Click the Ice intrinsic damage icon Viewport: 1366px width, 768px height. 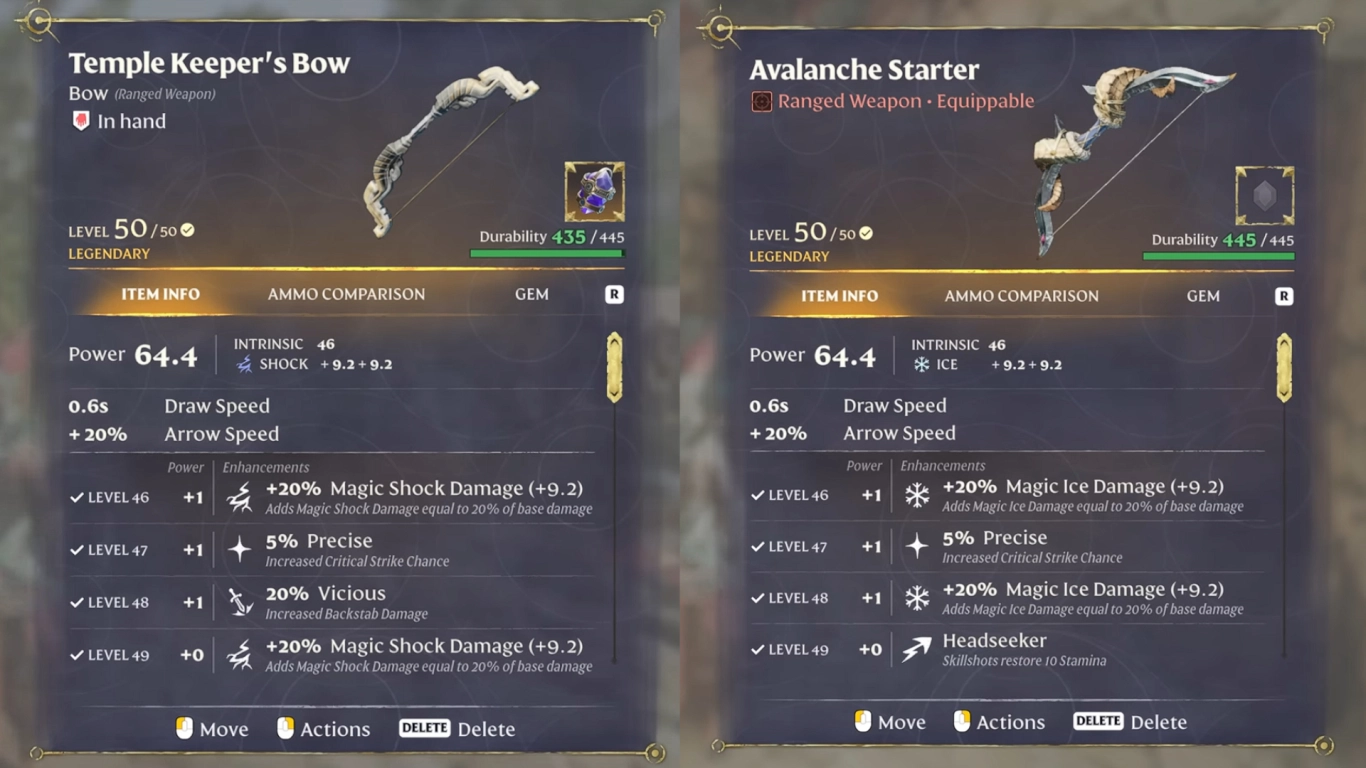tap(924, 363)
